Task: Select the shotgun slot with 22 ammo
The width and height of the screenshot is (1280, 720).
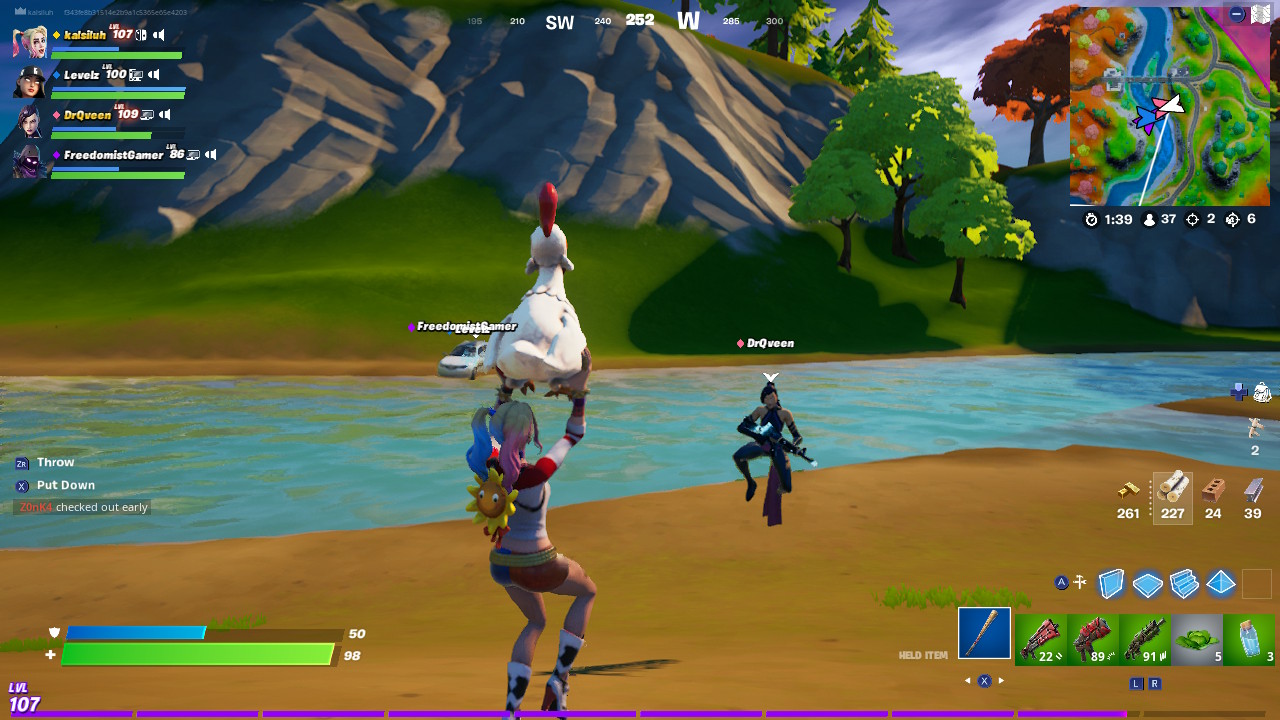Action: (1040, 639)
